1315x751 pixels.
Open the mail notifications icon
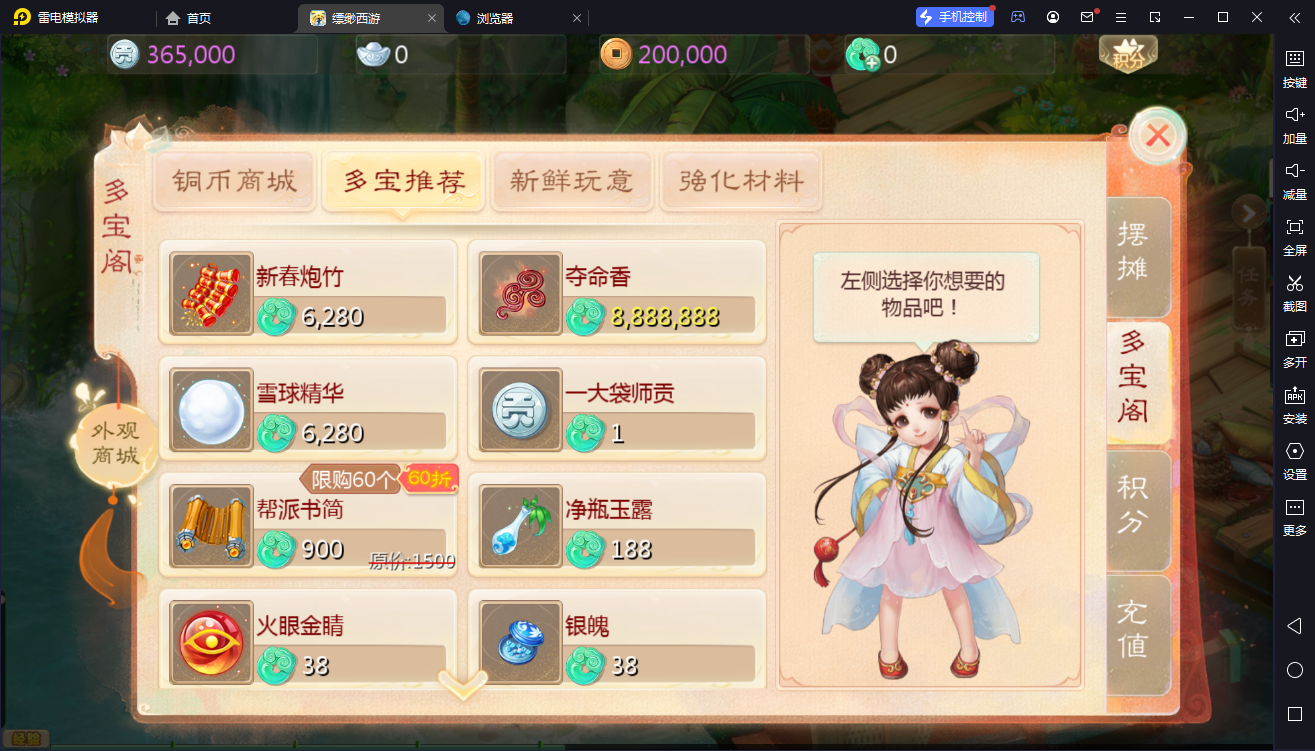click(x=1086, y=17)
